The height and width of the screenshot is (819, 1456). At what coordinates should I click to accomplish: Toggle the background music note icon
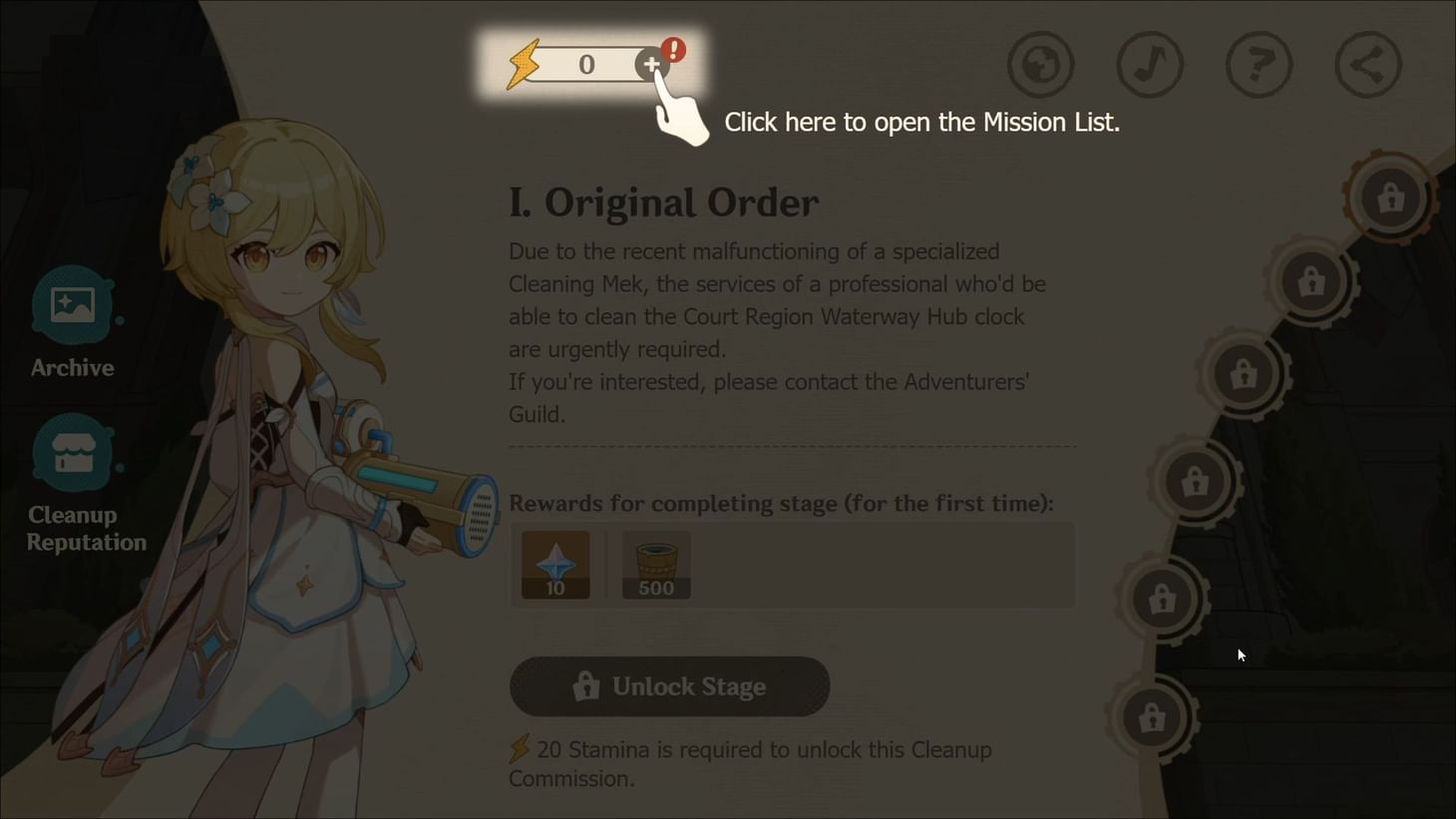[x=1149, y=64]
